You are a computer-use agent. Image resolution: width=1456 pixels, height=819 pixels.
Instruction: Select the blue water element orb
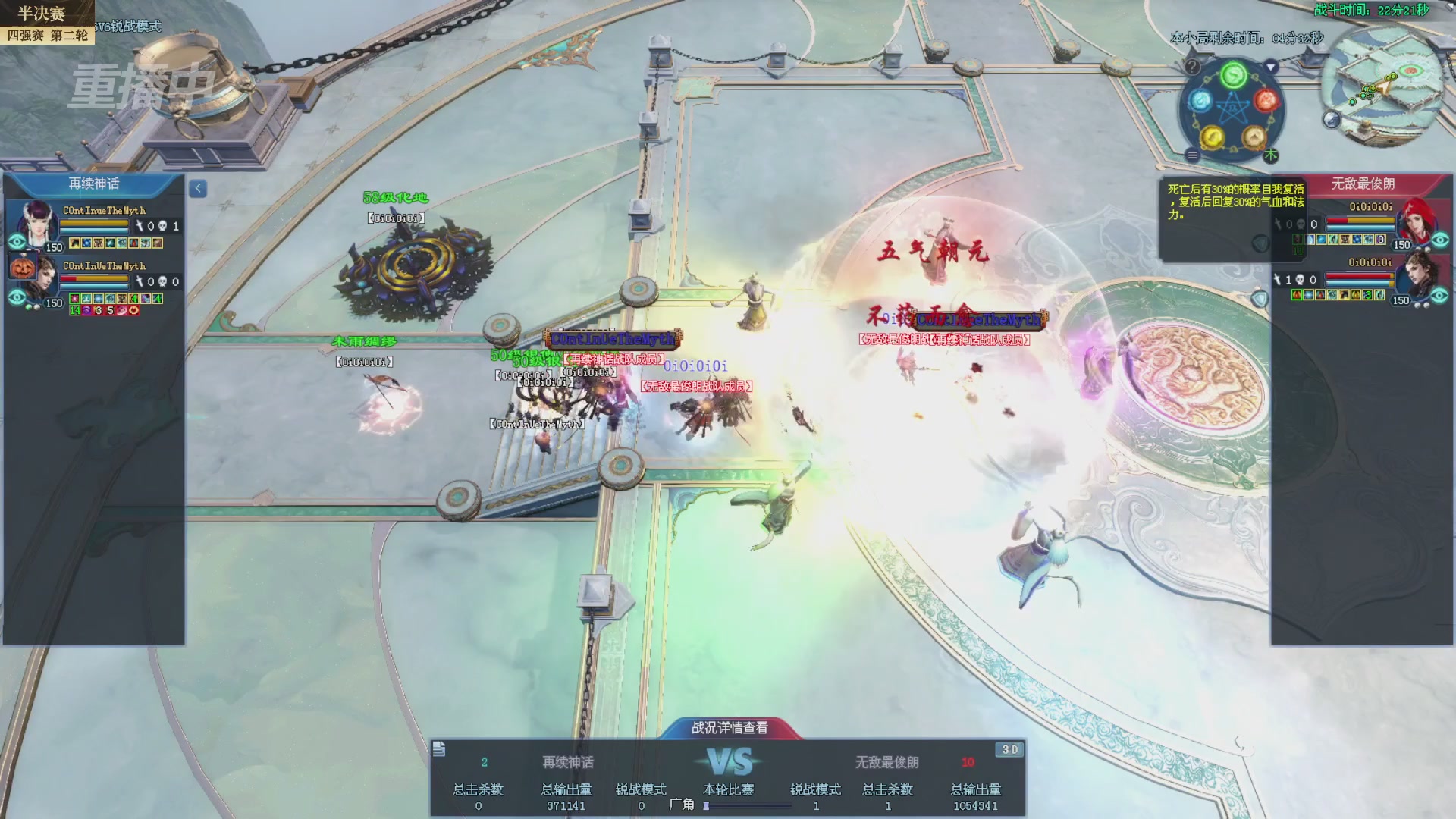click(x=1200, y=100)
